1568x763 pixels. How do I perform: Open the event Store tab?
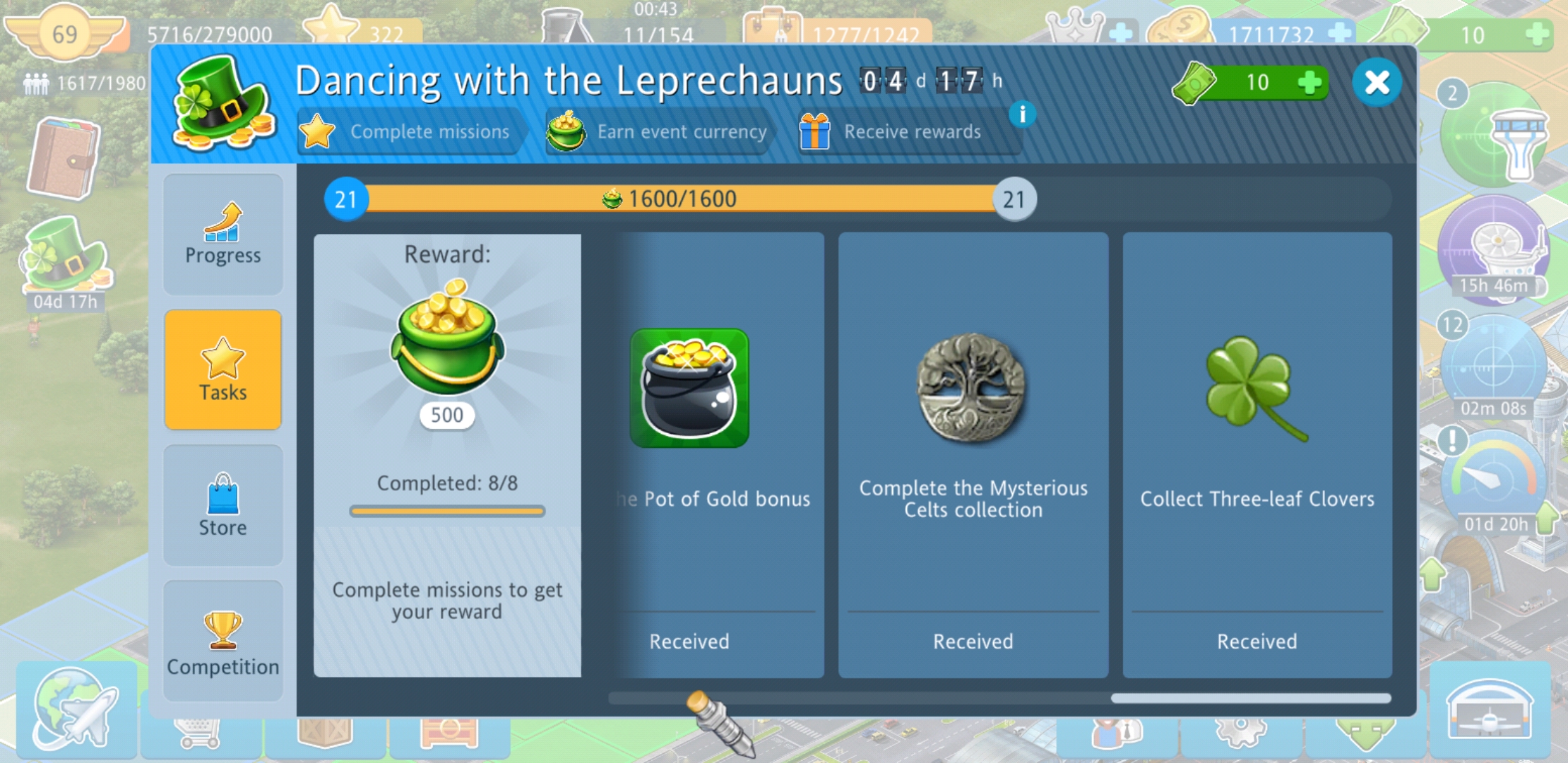click(x=223, y=505)
